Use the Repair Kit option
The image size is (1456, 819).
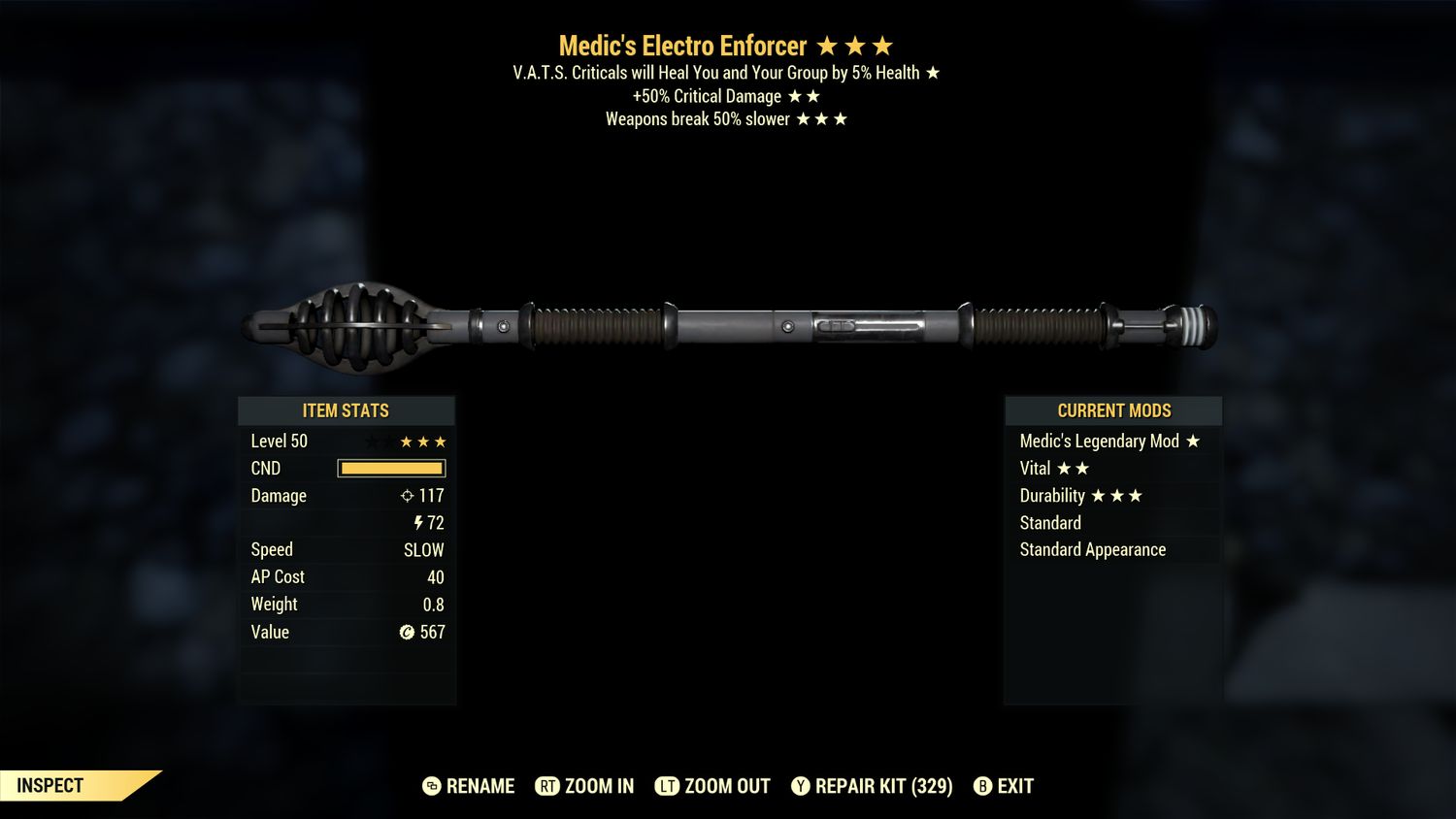coord(872,786)
